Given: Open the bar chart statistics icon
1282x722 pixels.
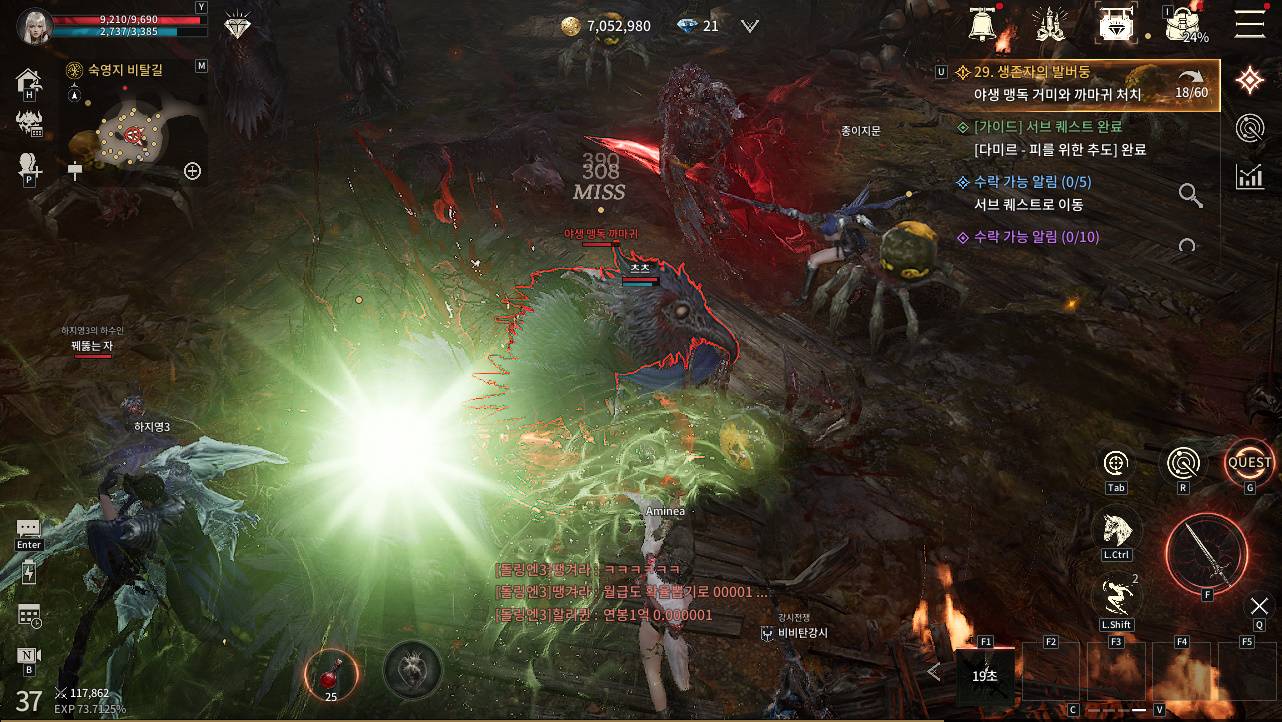Looking at the screenshot, I should coord(1249,177).
